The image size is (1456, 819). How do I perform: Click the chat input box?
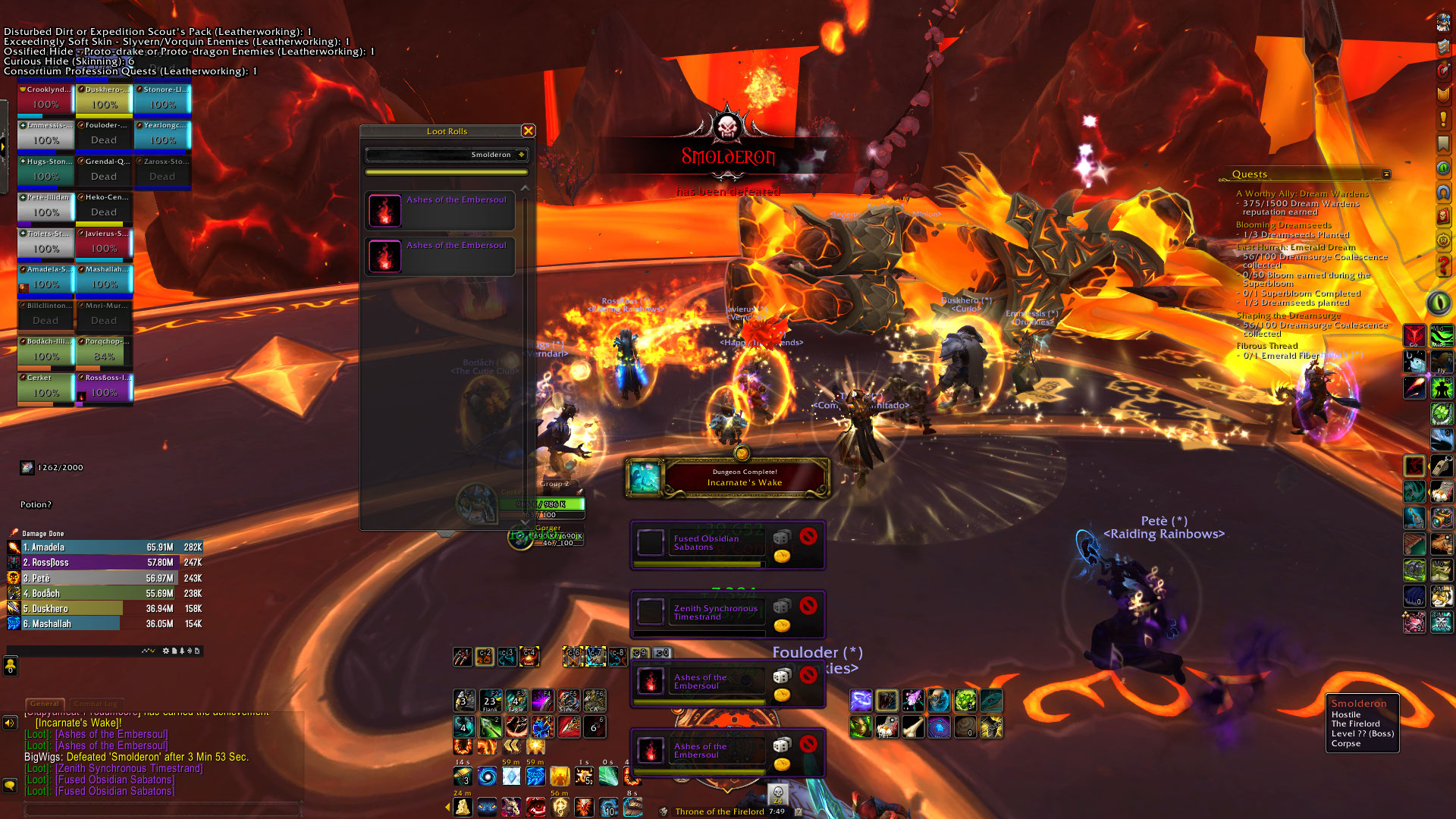pyautogui.click(x=163, y=810)
